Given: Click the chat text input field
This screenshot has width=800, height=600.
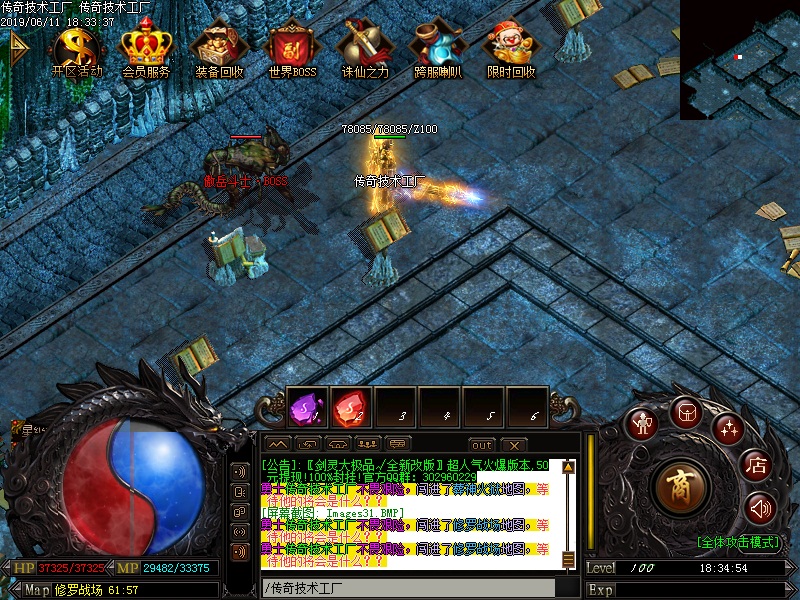Looking at the screenshot, I should (x=407, y=588).
